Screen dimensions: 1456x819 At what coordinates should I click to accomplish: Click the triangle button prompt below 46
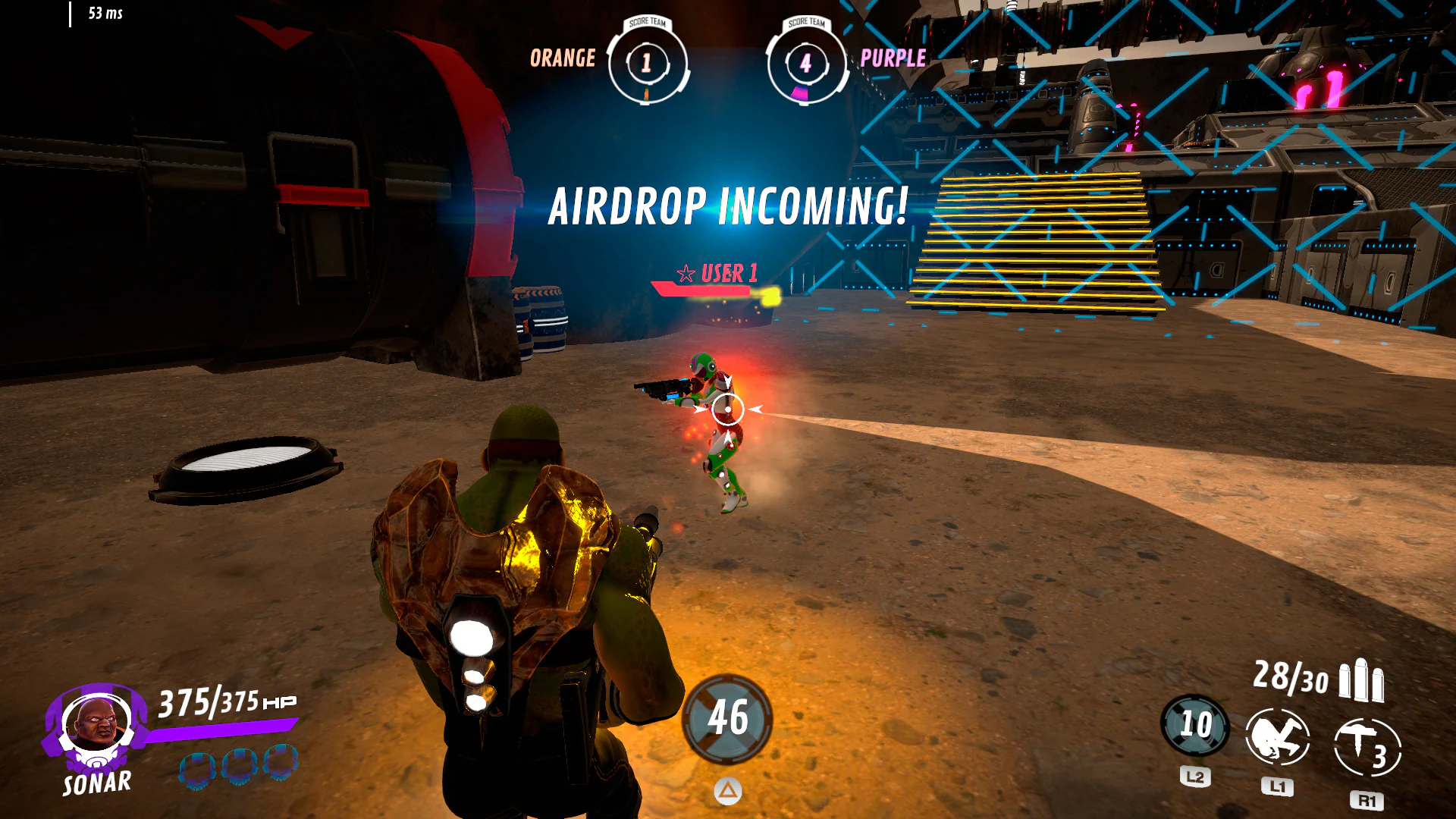[729, 790]
